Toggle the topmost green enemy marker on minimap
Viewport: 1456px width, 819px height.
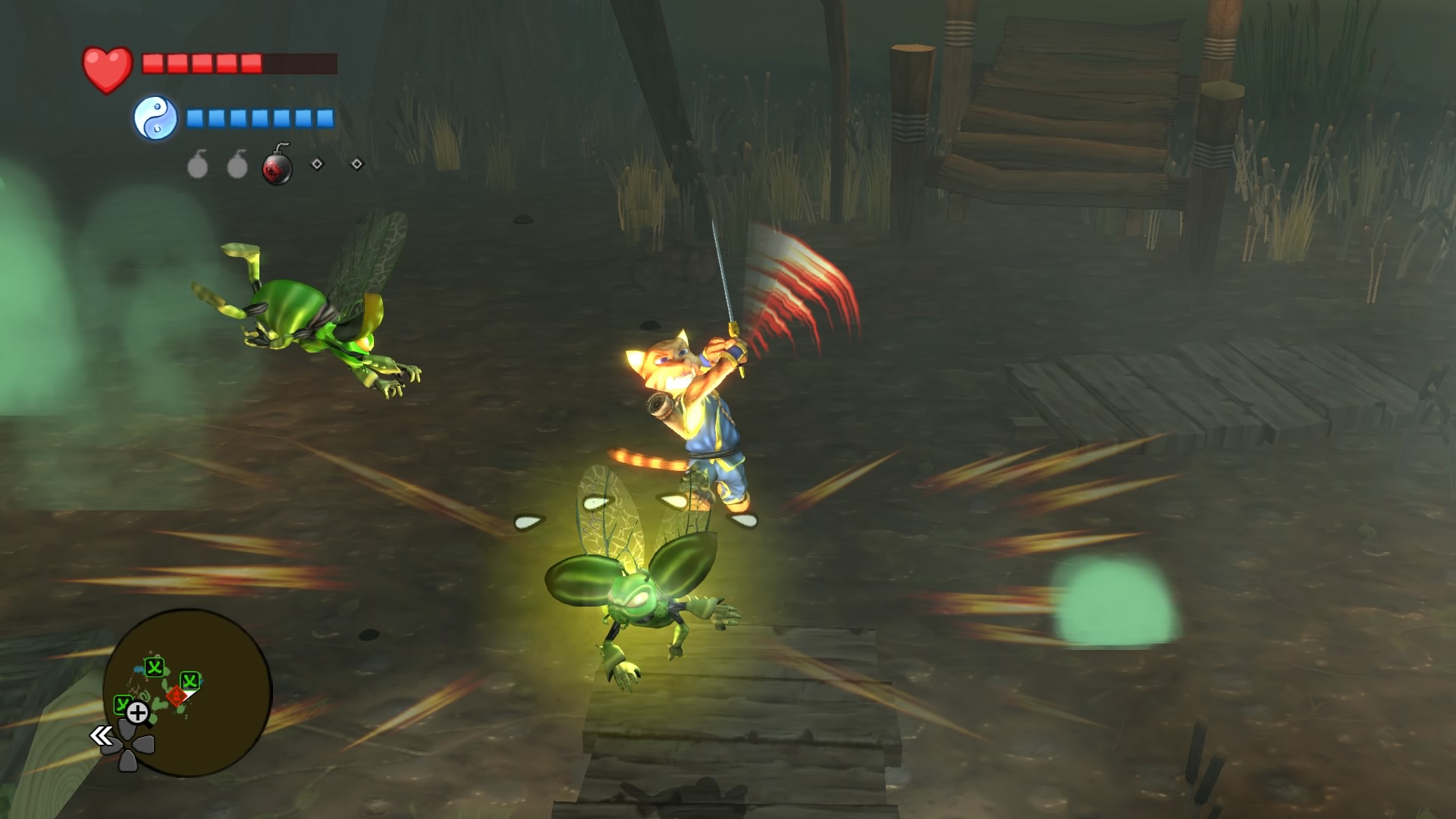pyautogui.click(x=153, y=667)
